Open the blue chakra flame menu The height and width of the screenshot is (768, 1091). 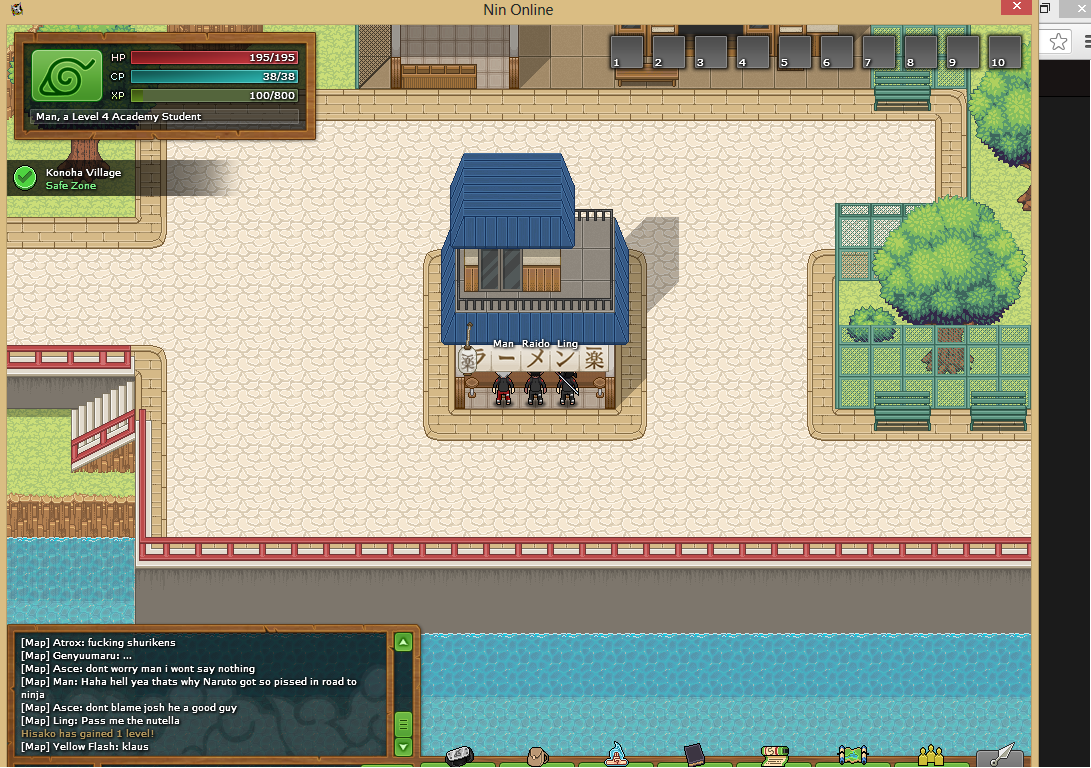(615, 755)
